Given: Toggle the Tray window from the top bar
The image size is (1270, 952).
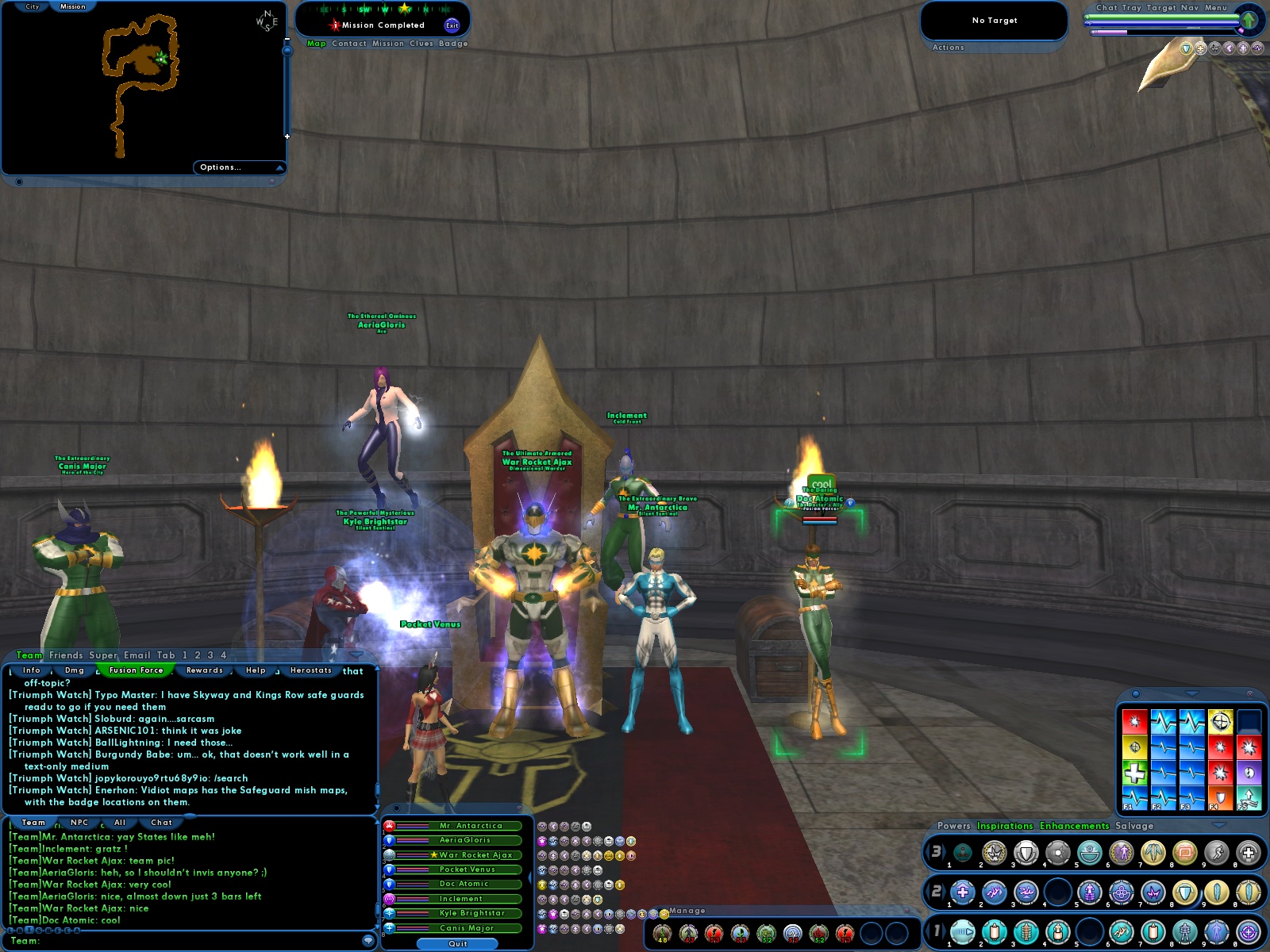Looking at the screenshot, I should (1131, 8).
